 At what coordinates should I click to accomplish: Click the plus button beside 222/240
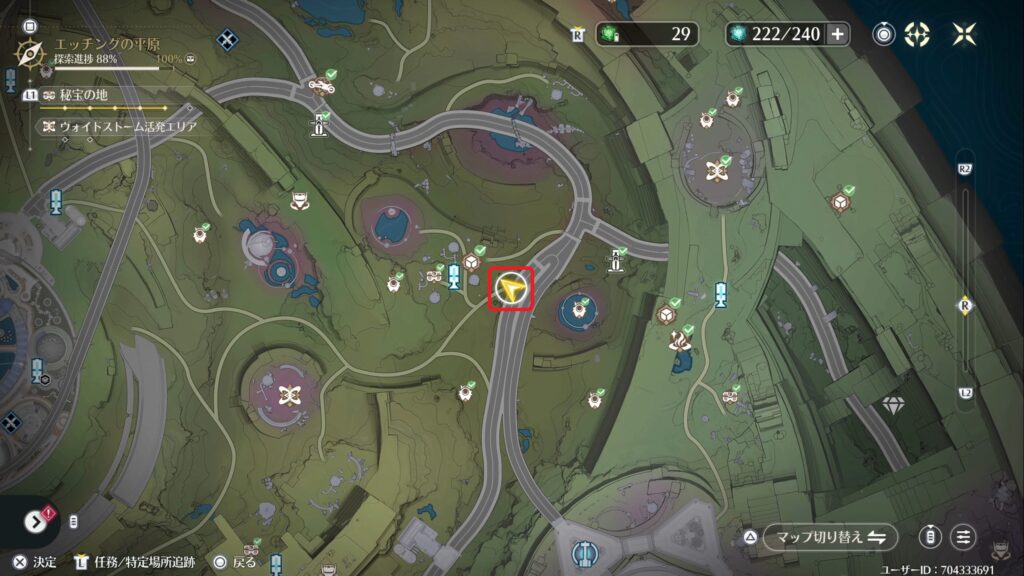click(x=837, y=34)
